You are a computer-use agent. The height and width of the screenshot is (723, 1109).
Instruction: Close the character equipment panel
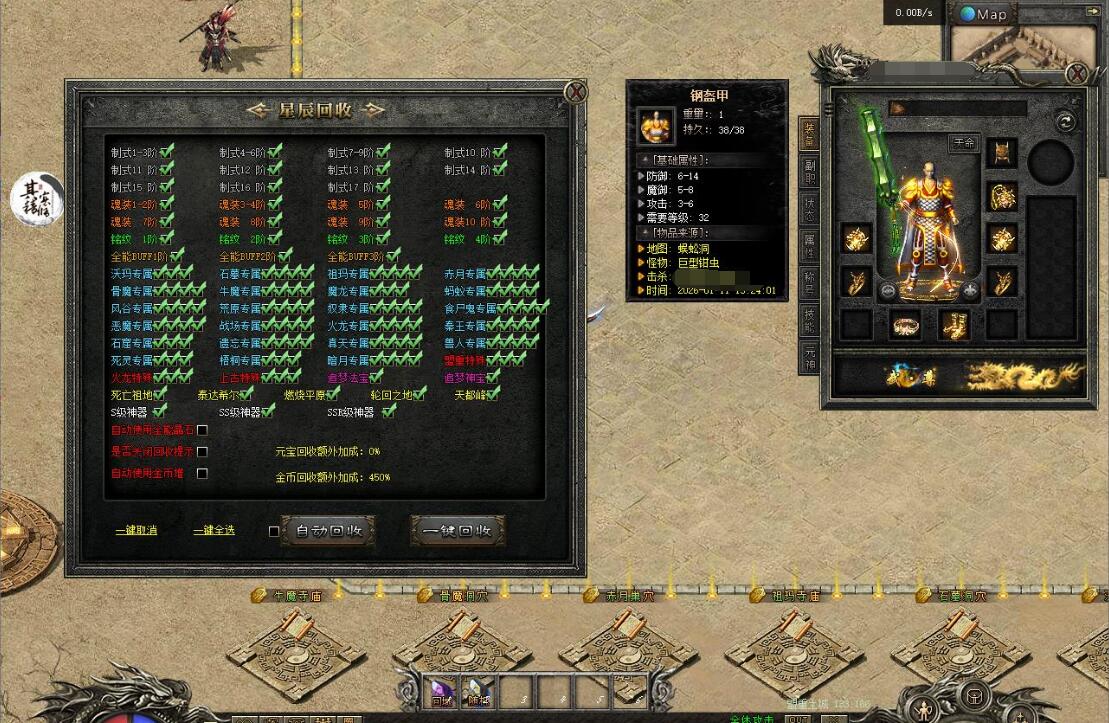(1076, 74)
